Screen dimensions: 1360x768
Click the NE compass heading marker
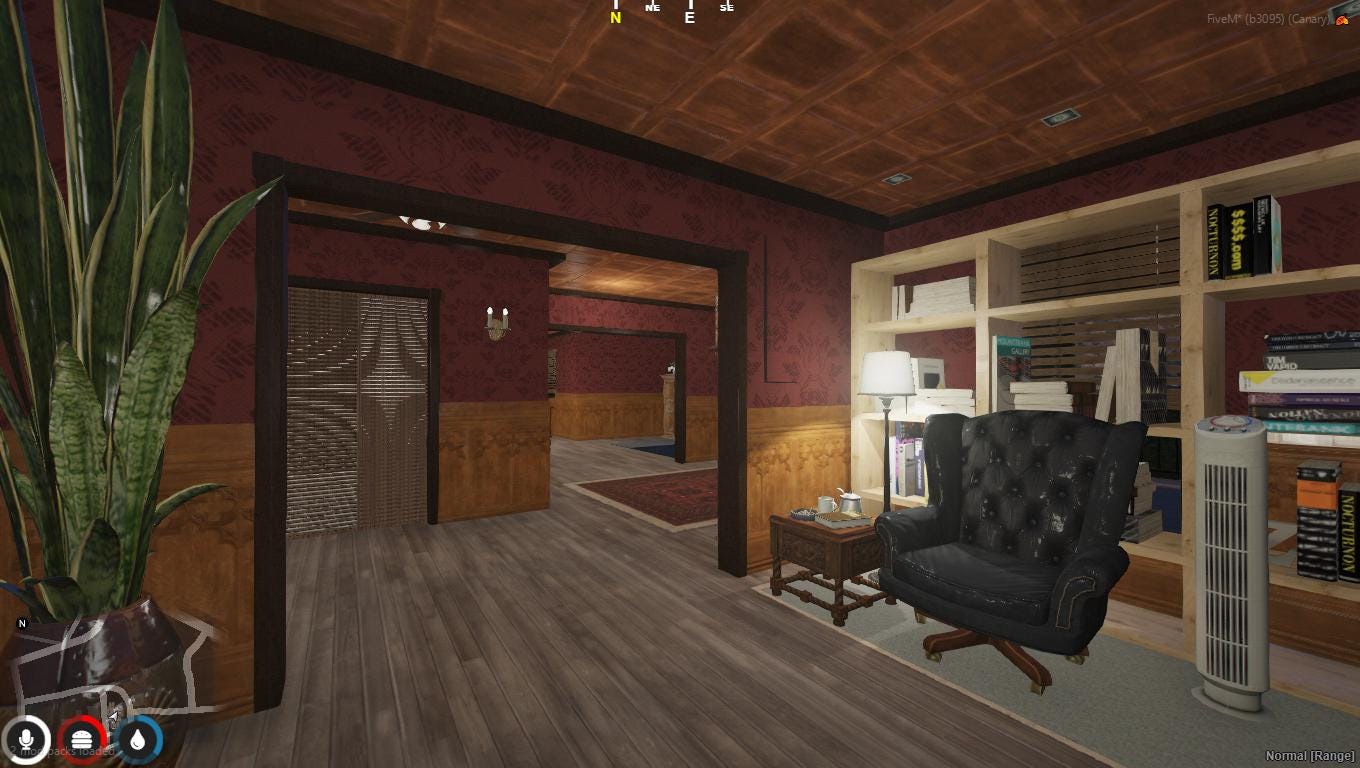click(655, 7)
